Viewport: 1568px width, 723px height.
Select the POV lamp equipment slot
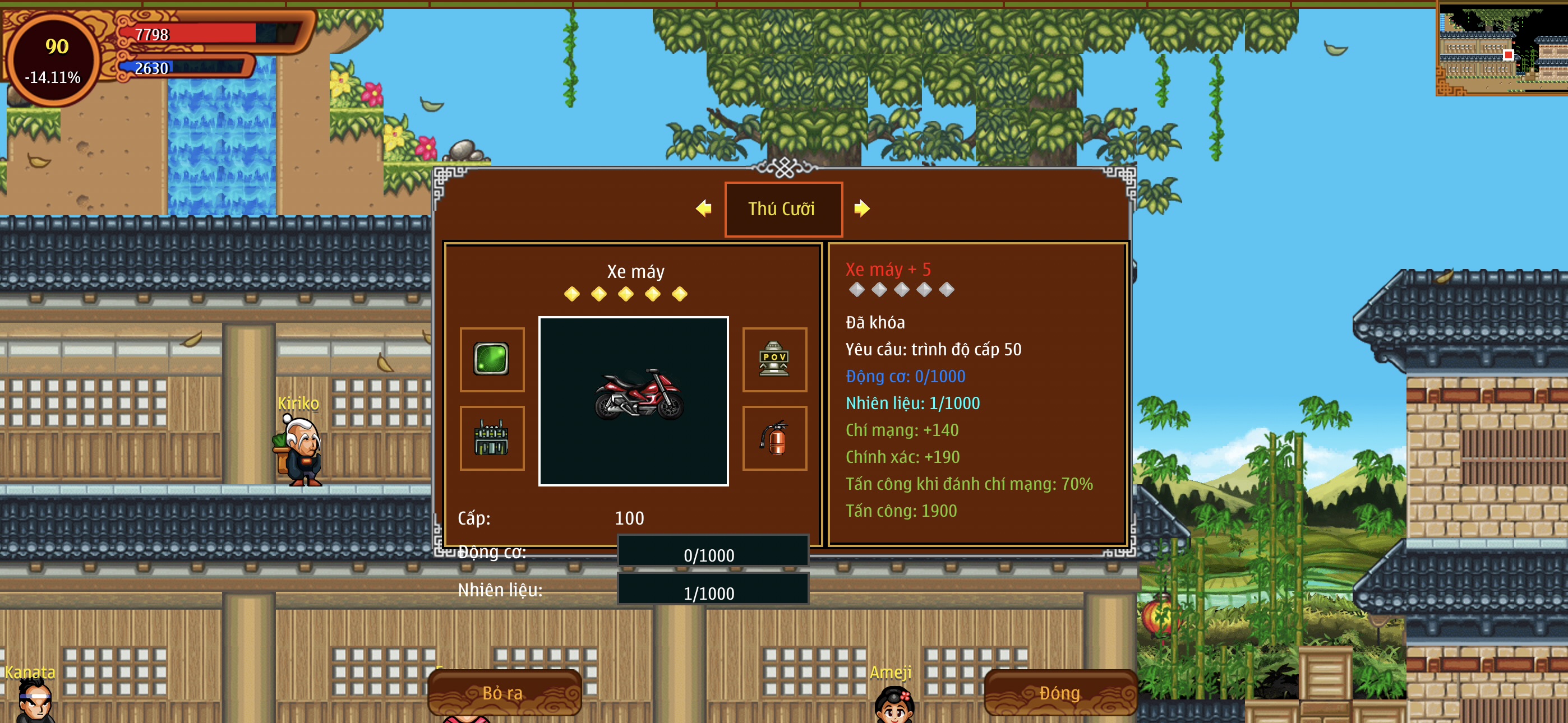tap(774, 359)
